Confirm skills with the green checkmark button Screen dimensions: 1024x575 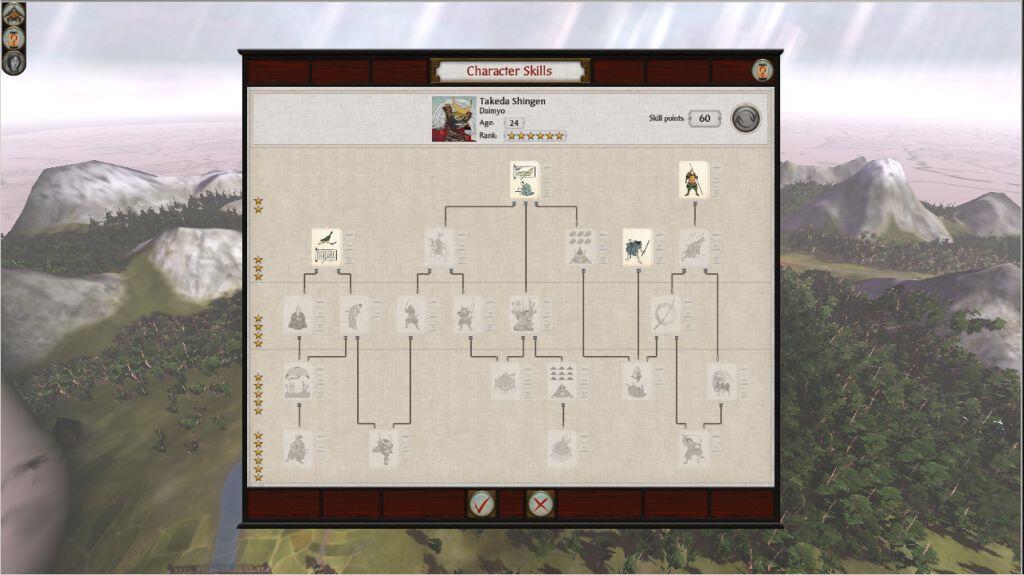click(x=481, y=503)
